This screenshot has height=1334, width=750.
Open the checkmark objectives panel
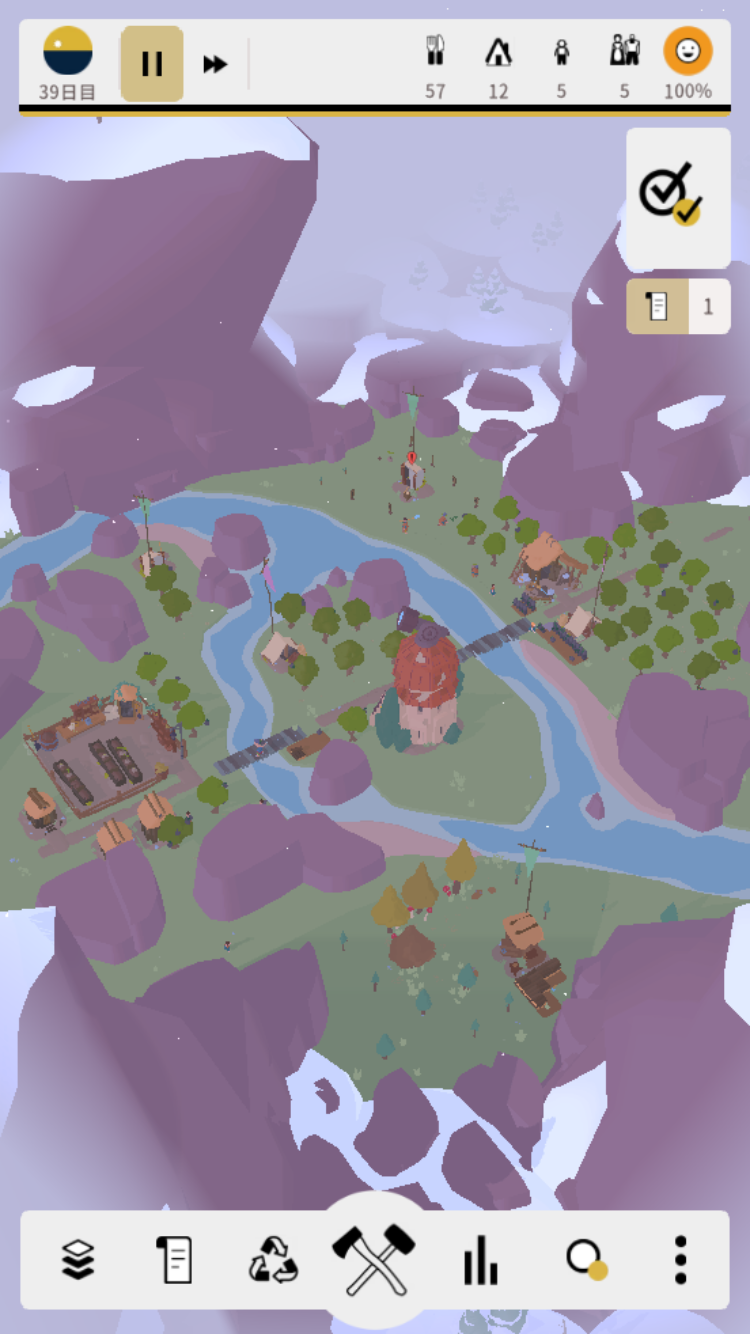click(678, 197)
